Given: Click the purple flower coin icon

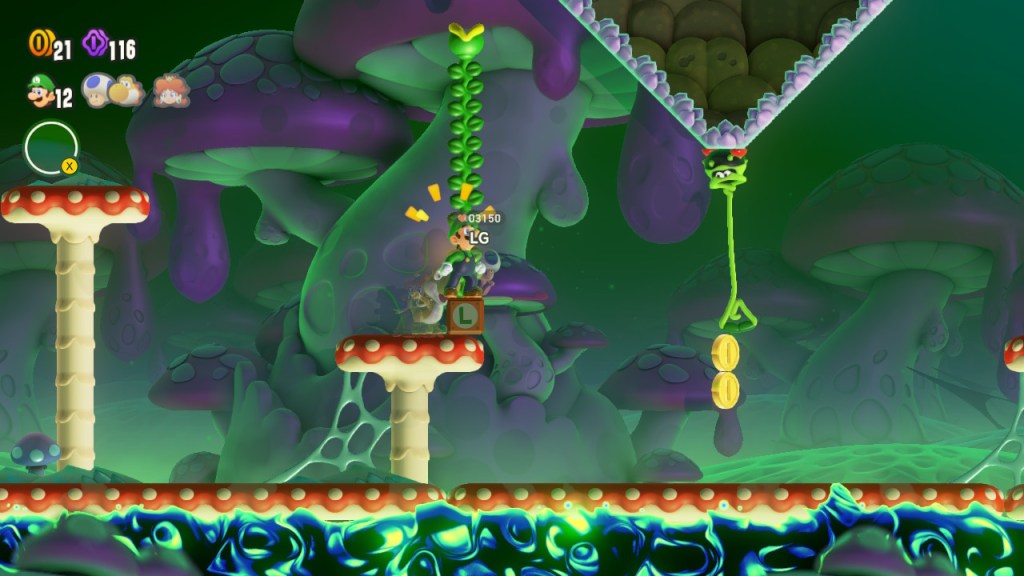Looking at the screenshot, I should (96, 44).
